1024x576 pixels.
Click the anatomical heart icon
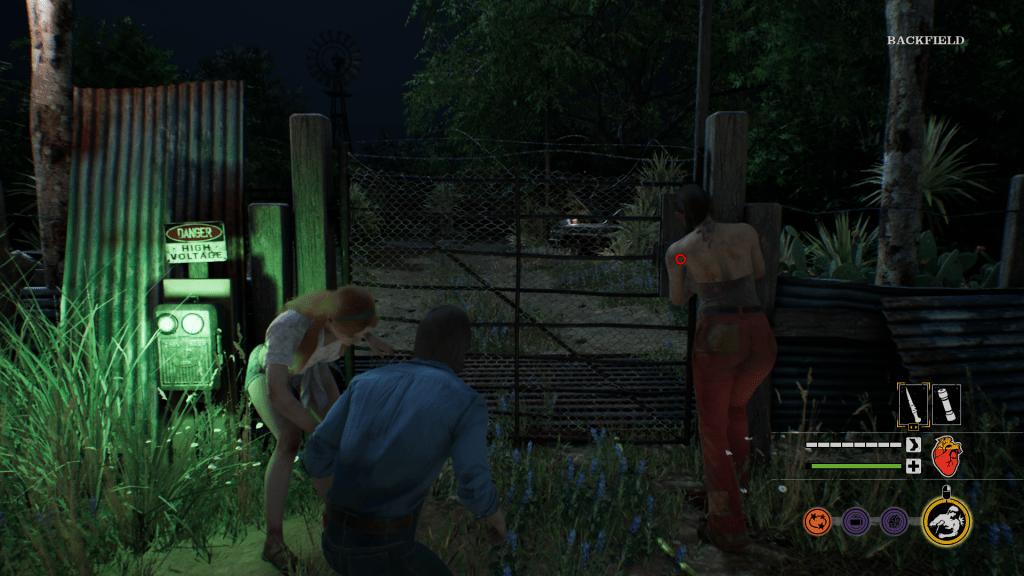(946, 456)
